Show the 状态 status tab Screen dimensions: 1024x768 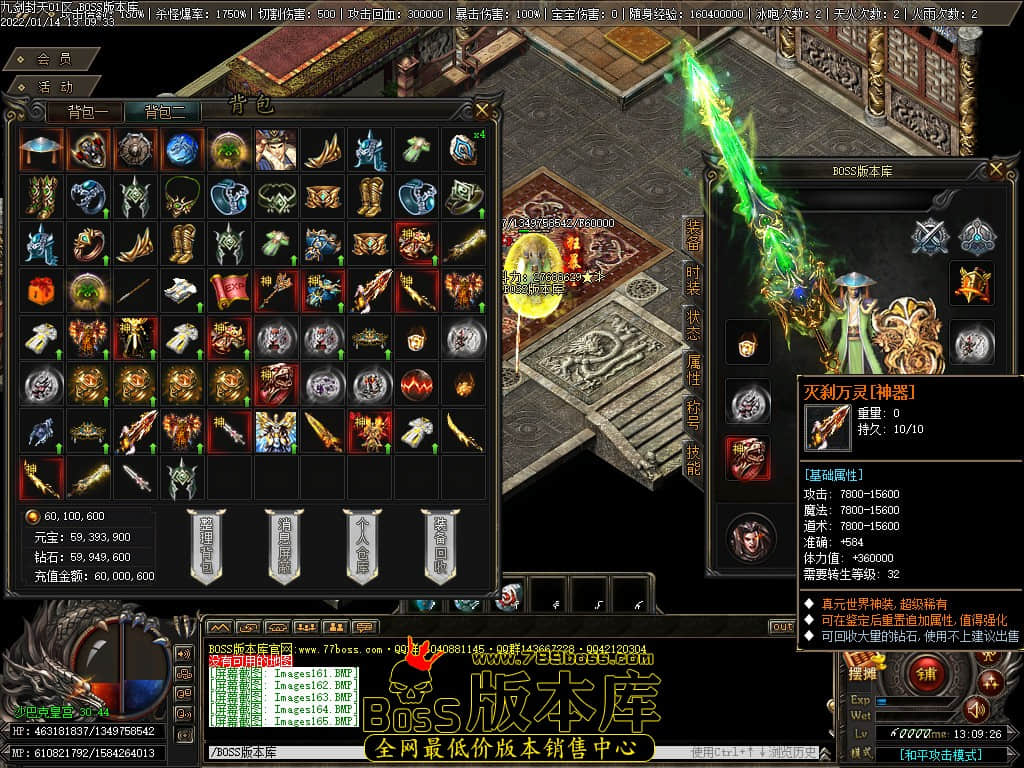tap(693, 325)
